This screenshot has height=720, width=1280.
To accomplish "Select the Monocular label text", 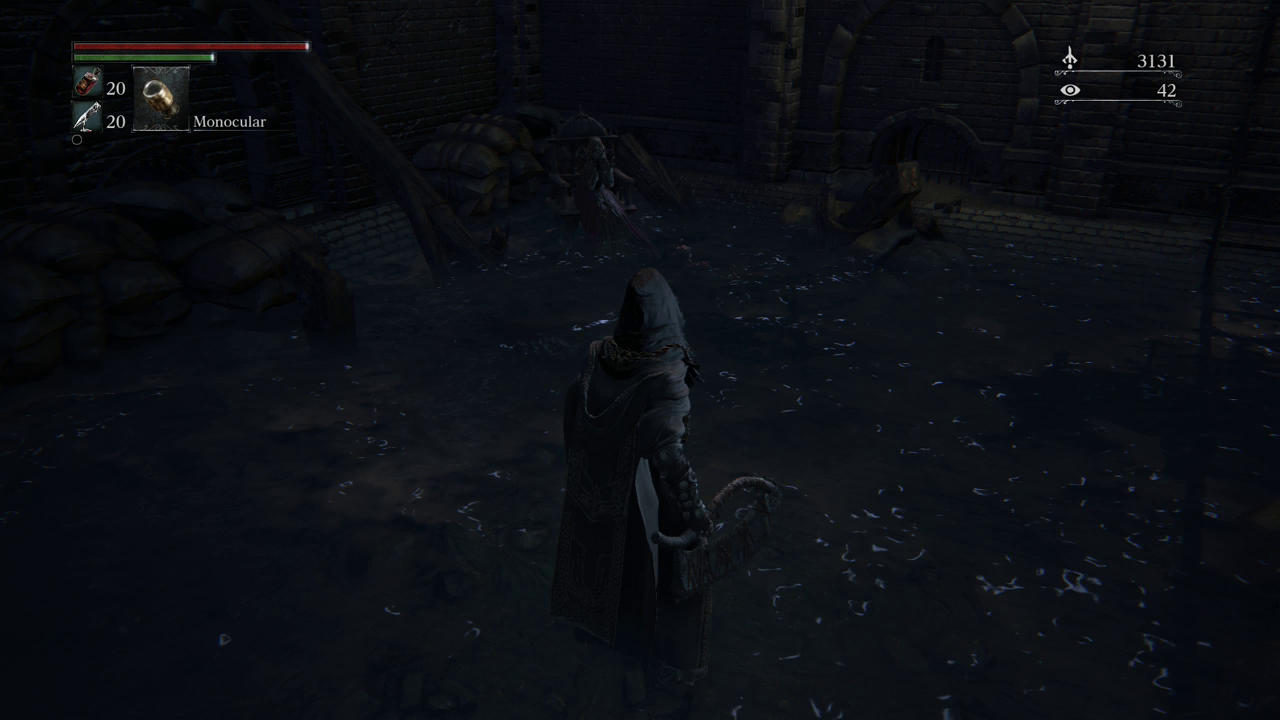I will (232, 121).
